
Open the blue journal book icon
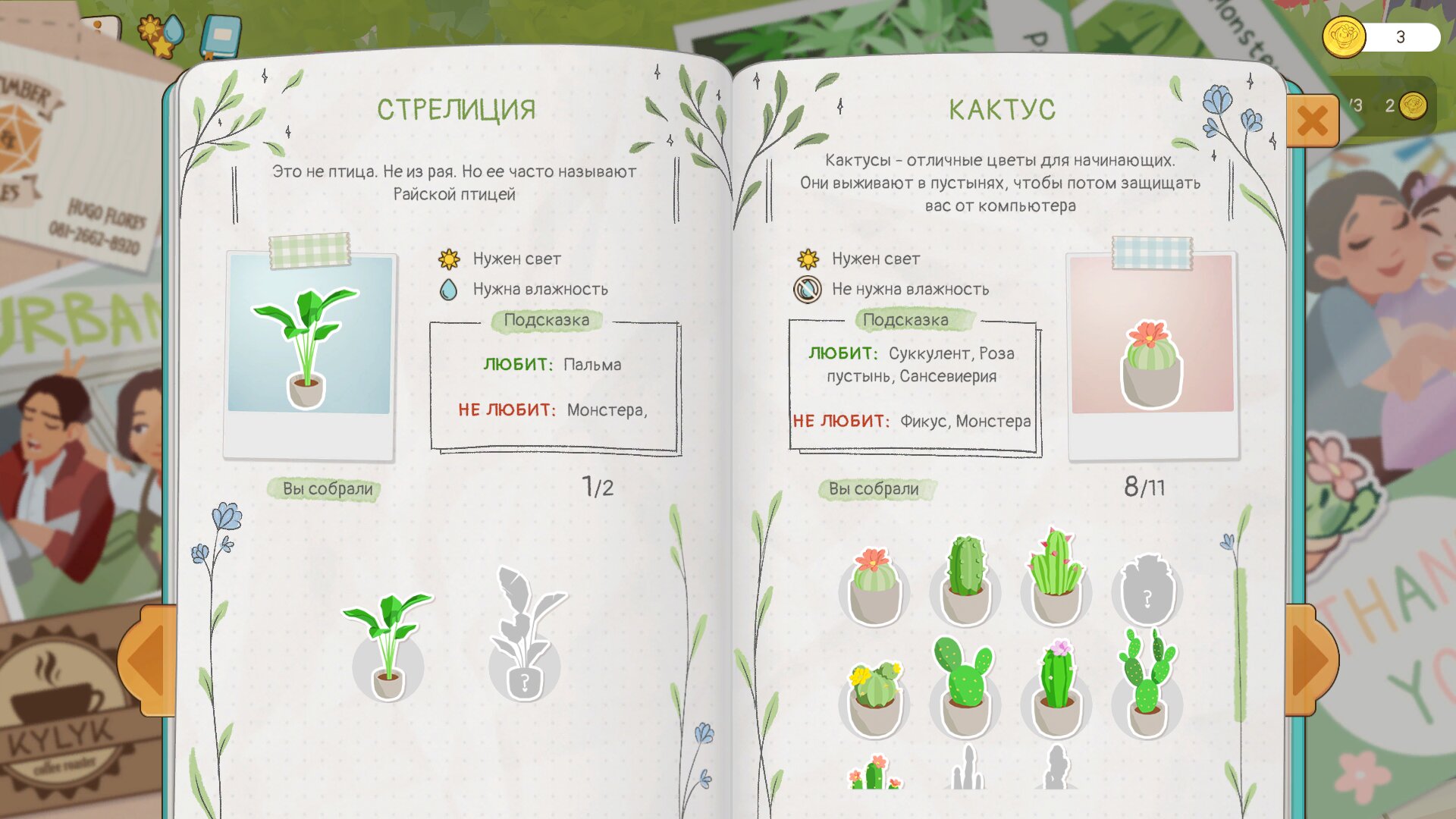pos(221,36)
